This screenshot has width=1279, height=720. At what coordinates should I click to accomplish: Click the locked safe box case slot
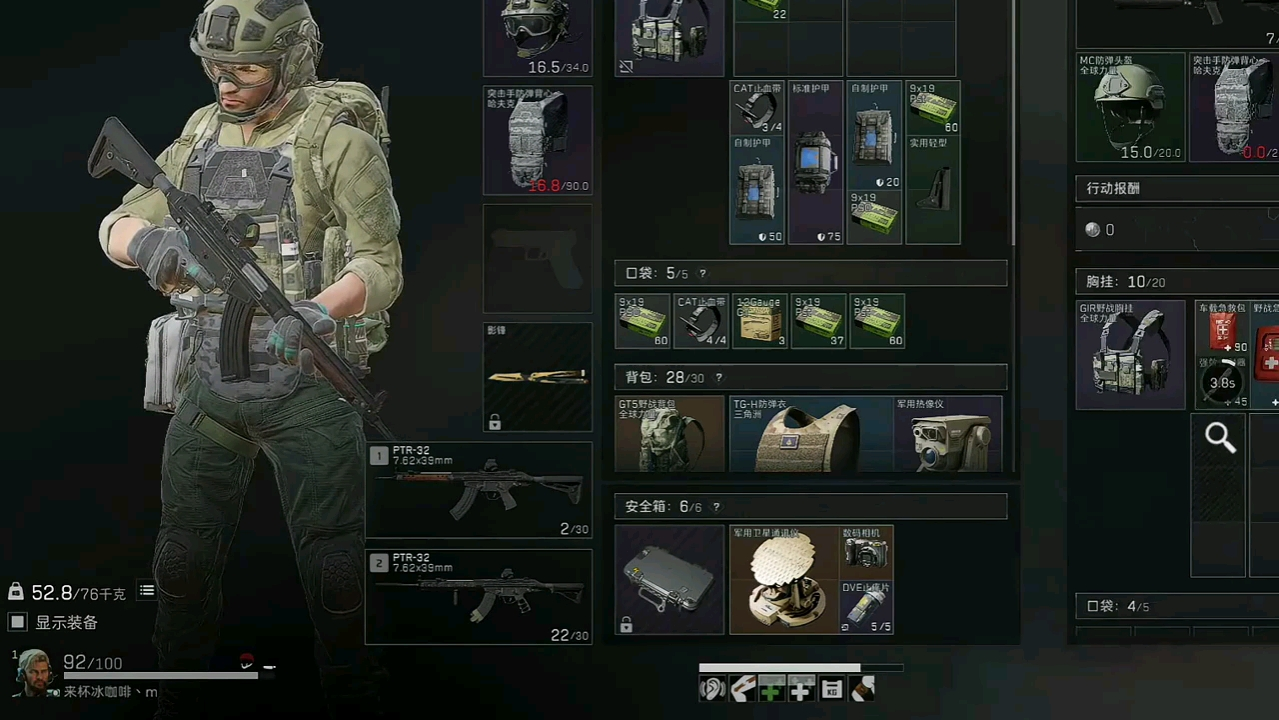click(669, 580)
